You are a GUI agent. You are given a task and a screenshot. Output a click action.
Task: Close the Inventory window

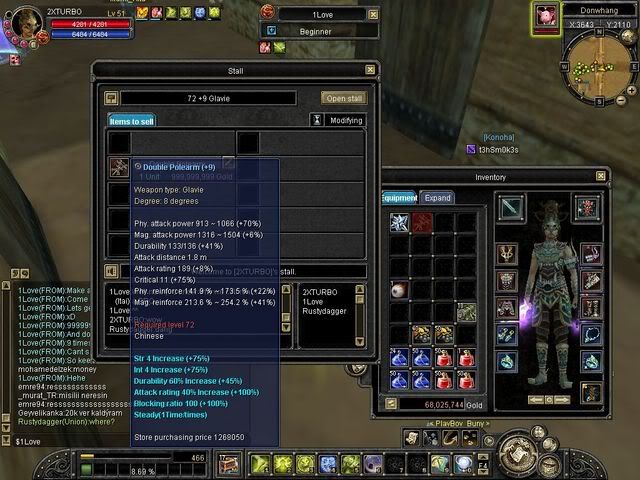596,177
